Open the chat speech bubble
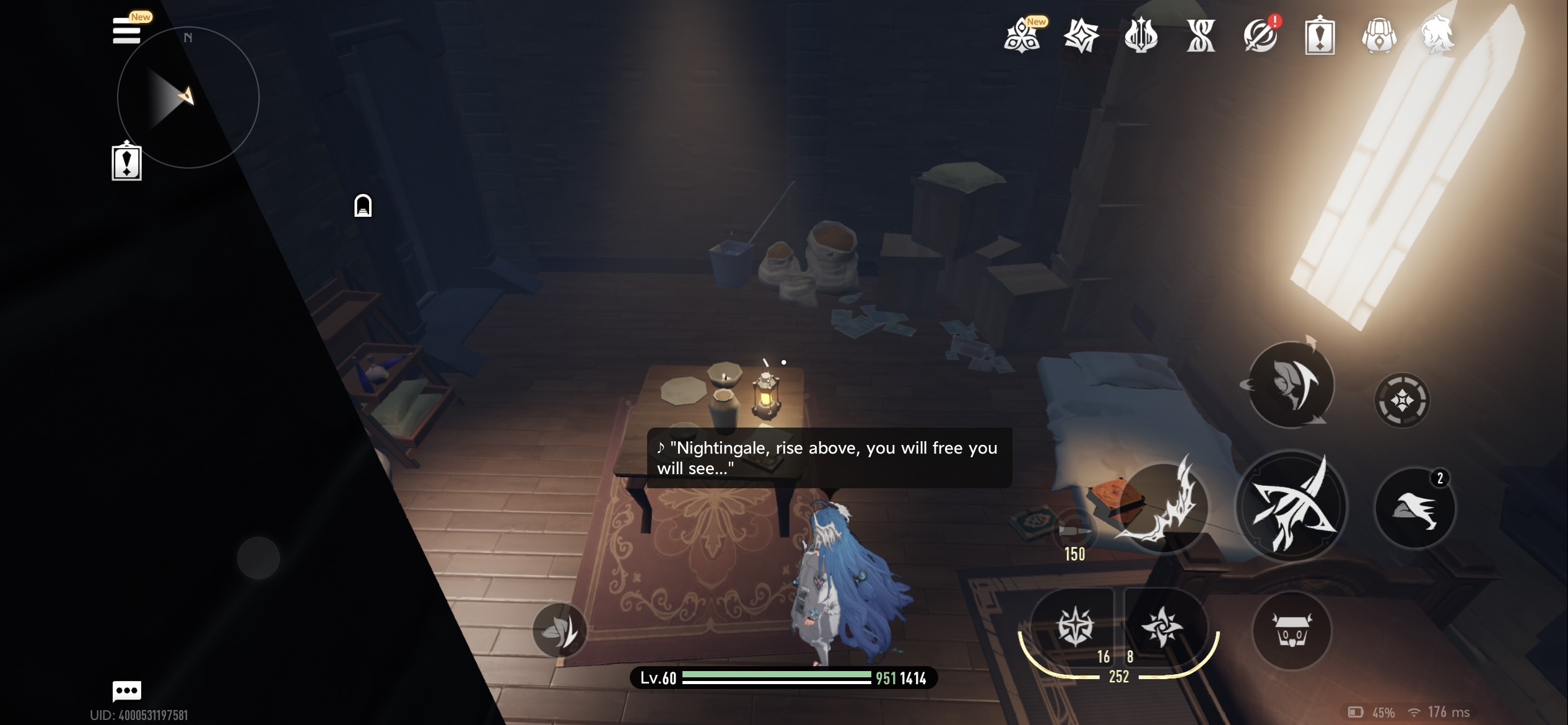The width and height of the screenshot is (1568, 725). pyautogui.click(x=127, y=690)
